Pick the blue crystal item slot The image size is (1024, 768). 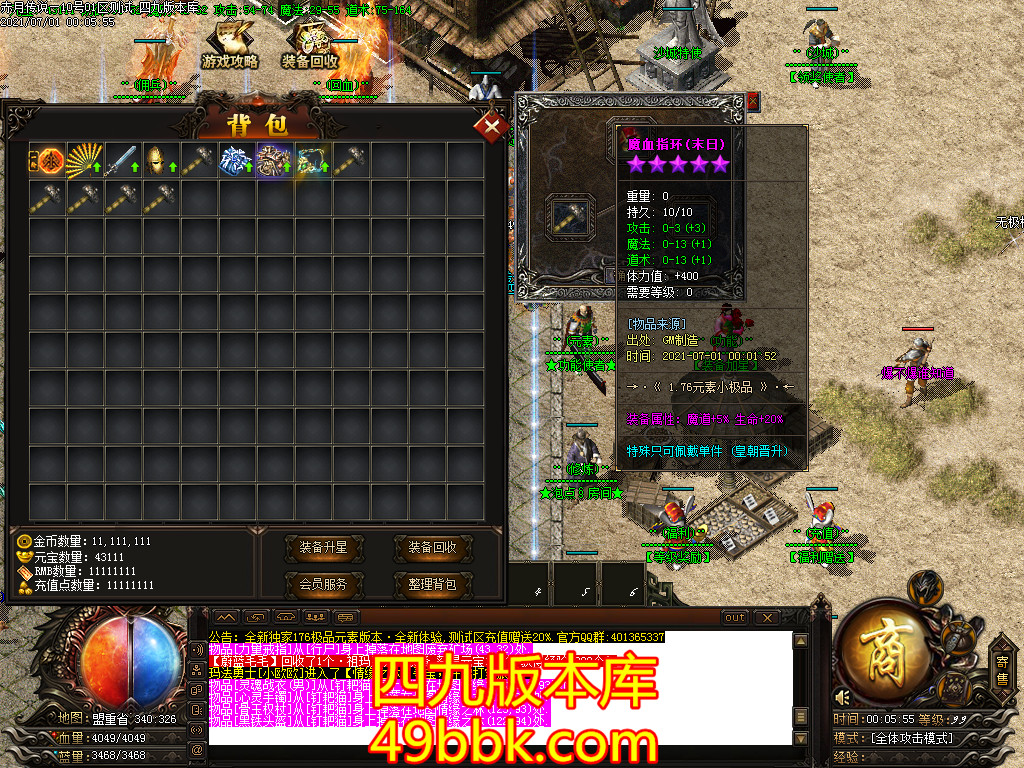(x=237, y=161)
